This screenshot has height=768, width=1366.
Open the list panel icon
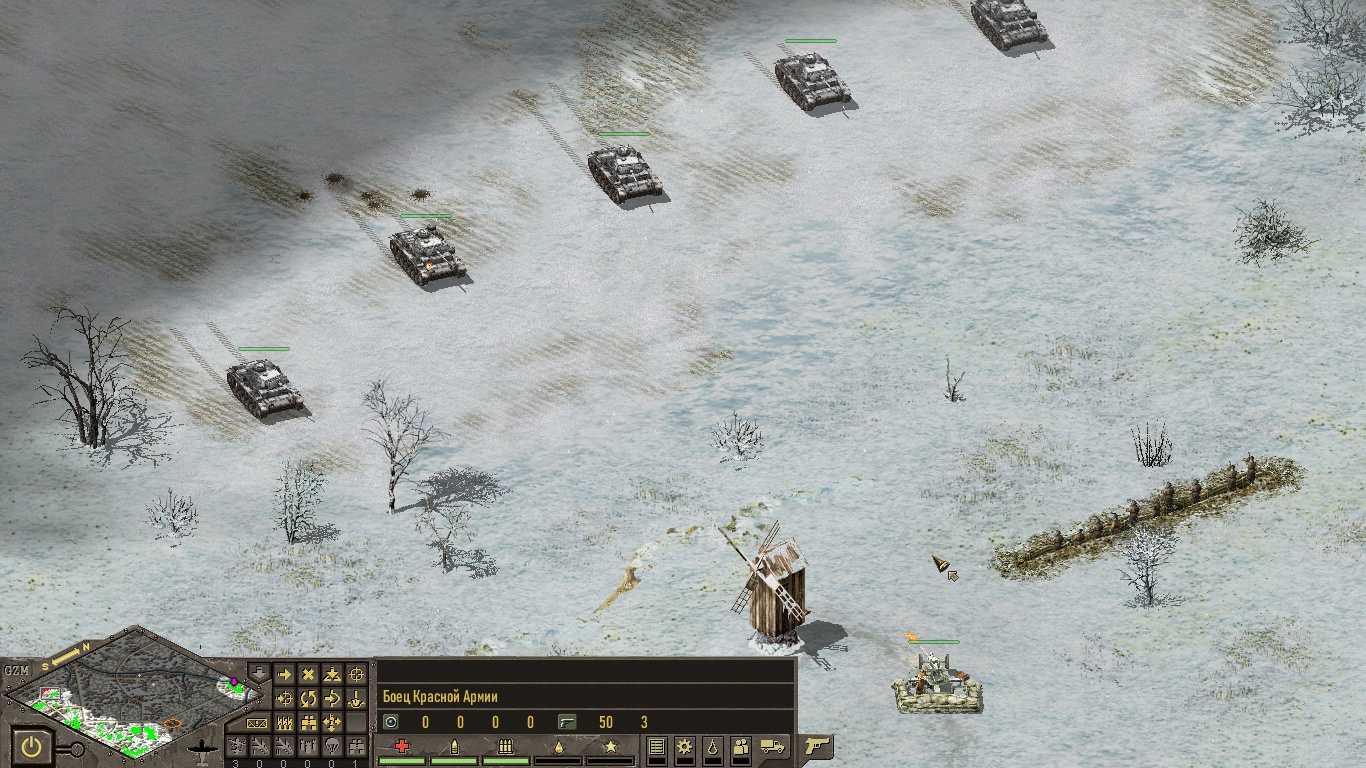(x=656, y=746)
